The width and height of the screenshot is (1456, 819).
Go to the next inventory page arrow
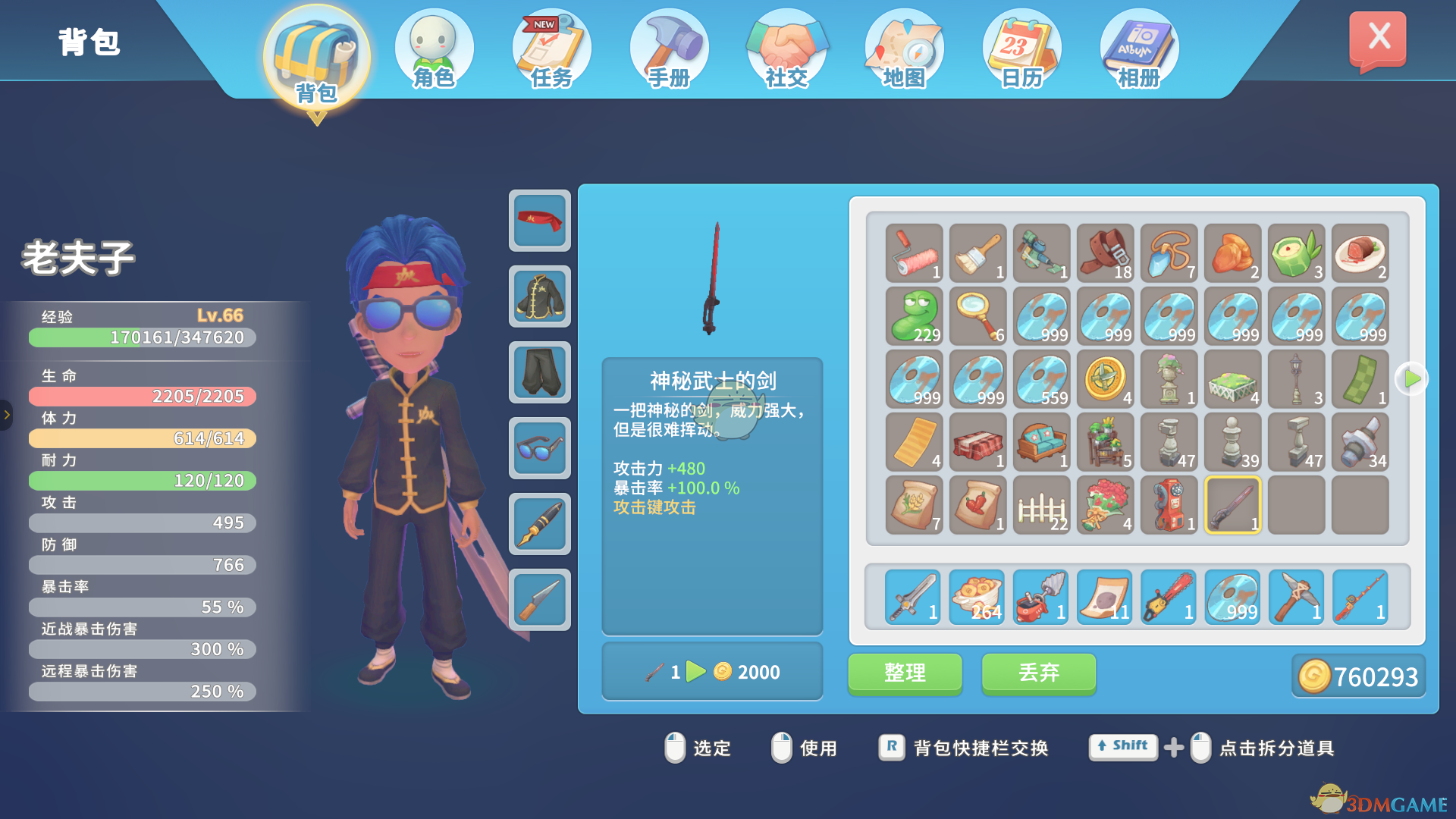tap(1411, 378)
